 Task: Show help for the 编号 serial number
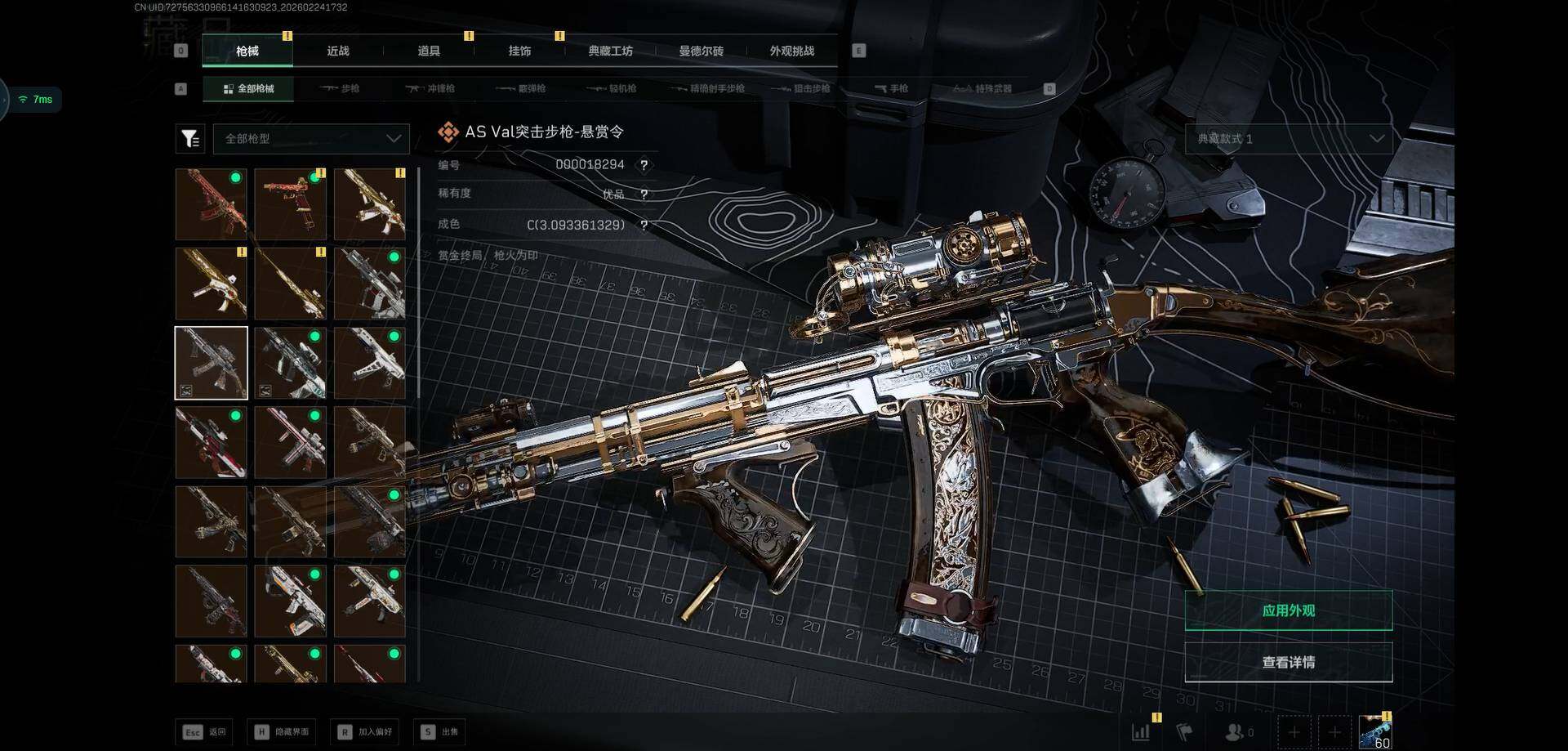coord(644,165)
